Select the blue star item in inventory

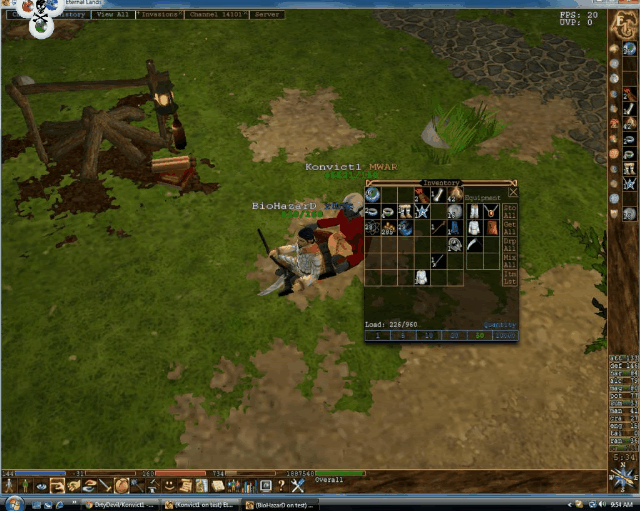(x=423, y=211)
